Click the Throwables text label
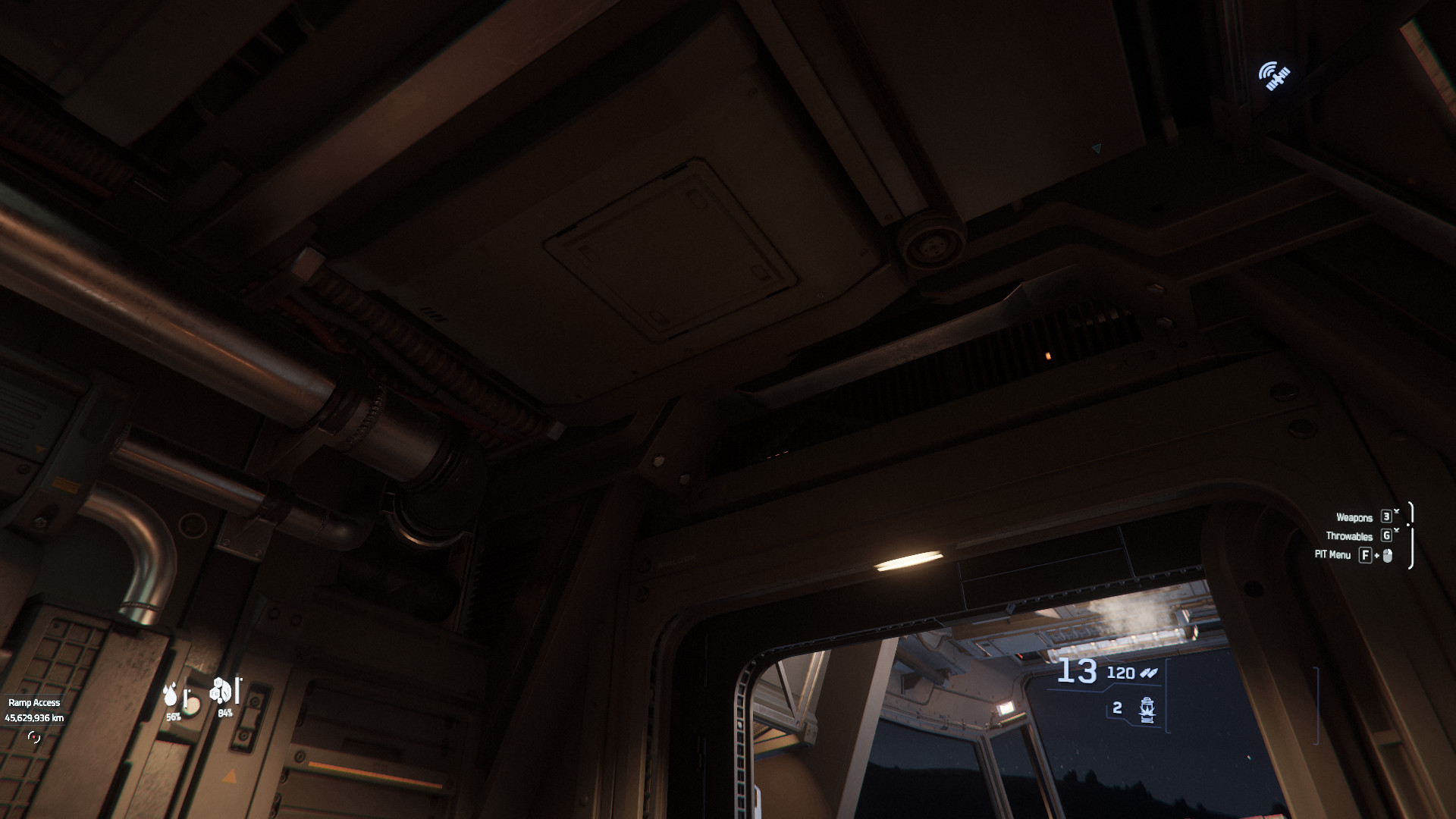The height and width of the screenshot is (819, 1456). (x=1349, y=537)
